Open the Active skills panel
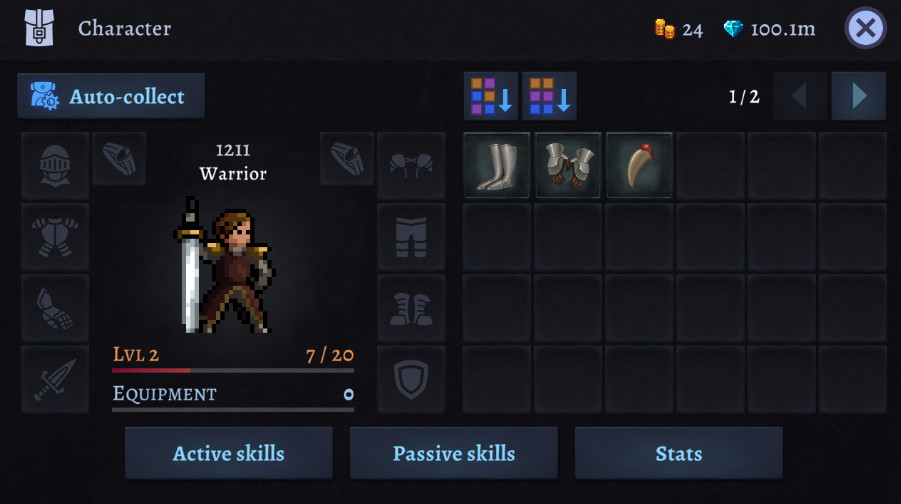Viewport: 901px width, 504px height. tap(228, 453)
